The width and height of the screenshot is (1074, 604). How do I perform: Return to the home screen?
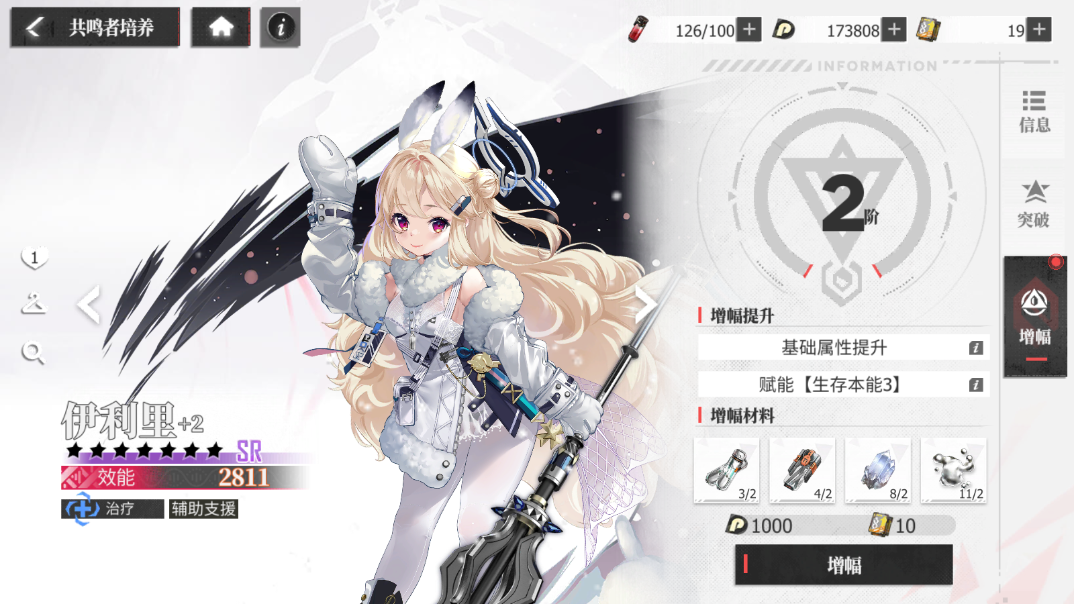pos(221,27)
